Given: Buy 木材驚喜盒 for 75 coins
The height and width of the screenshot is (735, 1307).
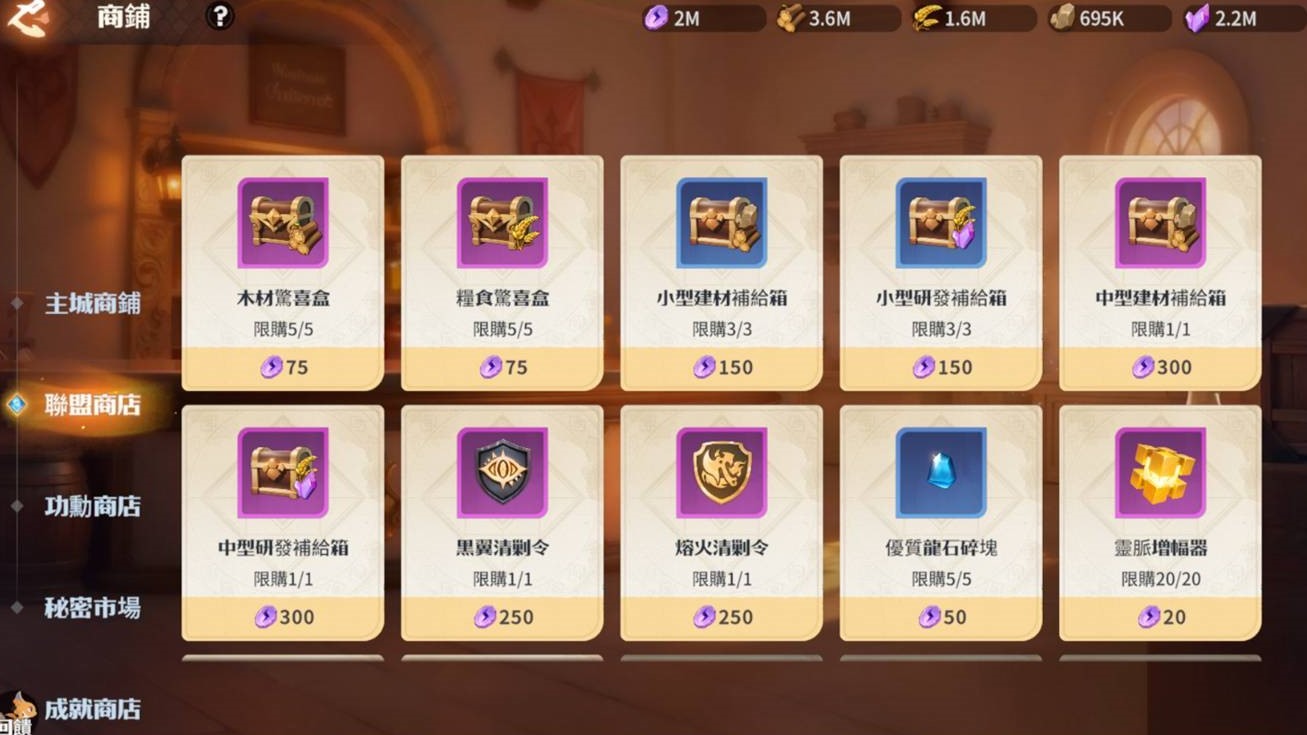Looking at the screenshot, I should click(282, 367).
